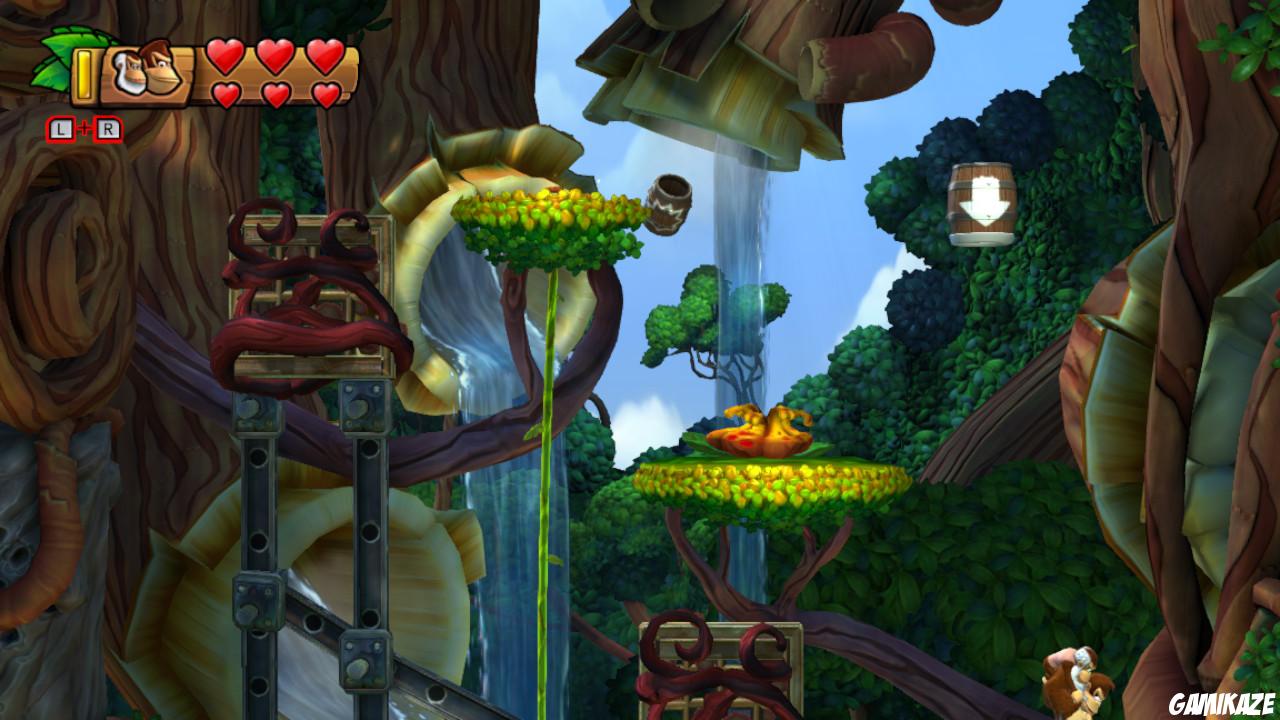Click the upper leafy platform under the barrel
The image size is (1280, 720).
[550, 217]
